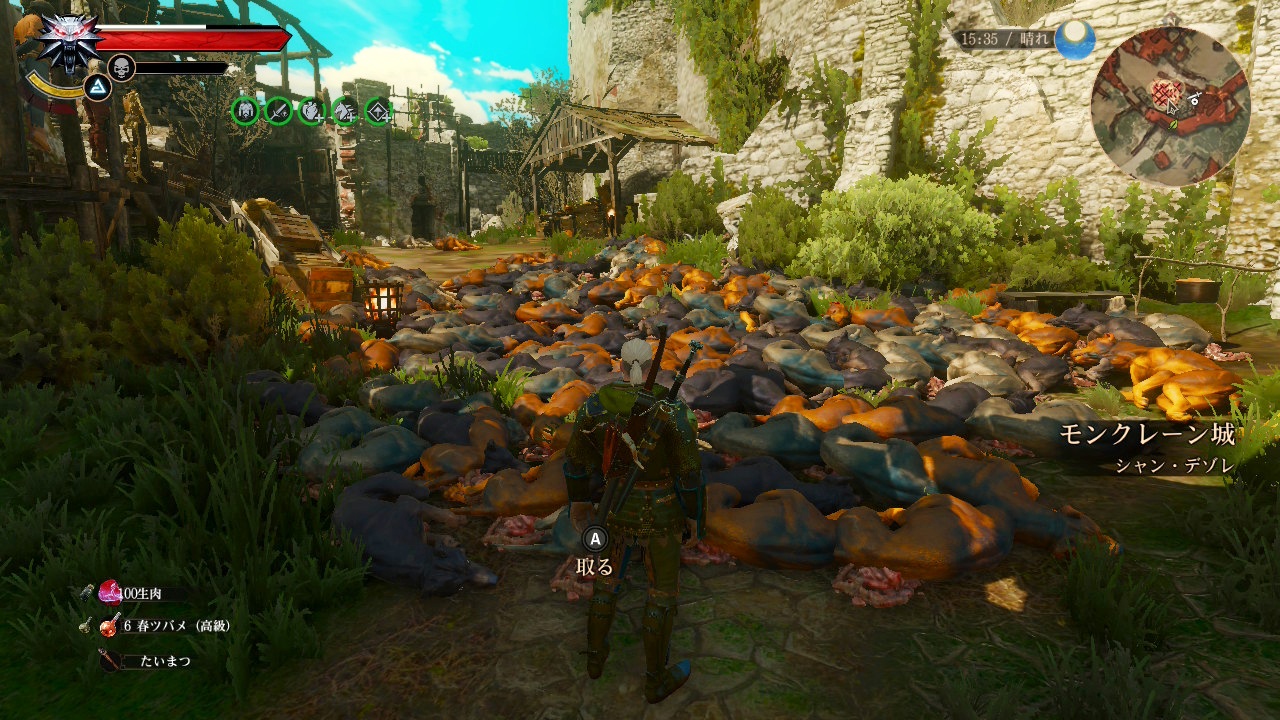Viewport: 1280px width, 720px height.
Task: Select the upward arrow diamond buff icon
Action: click(x=378, y=110)
